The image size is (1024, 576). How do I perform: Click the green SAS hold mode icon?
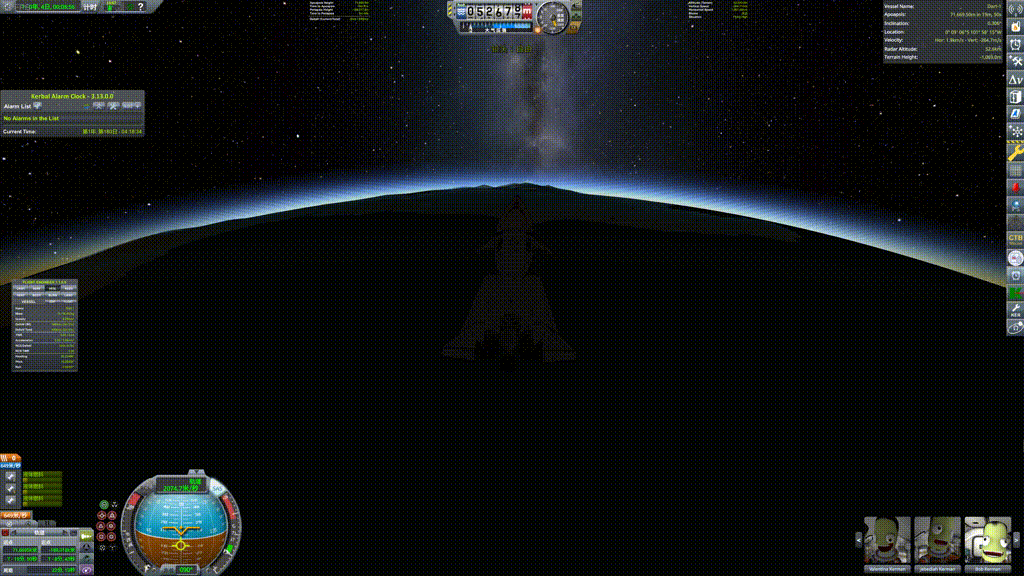(102, 506)
